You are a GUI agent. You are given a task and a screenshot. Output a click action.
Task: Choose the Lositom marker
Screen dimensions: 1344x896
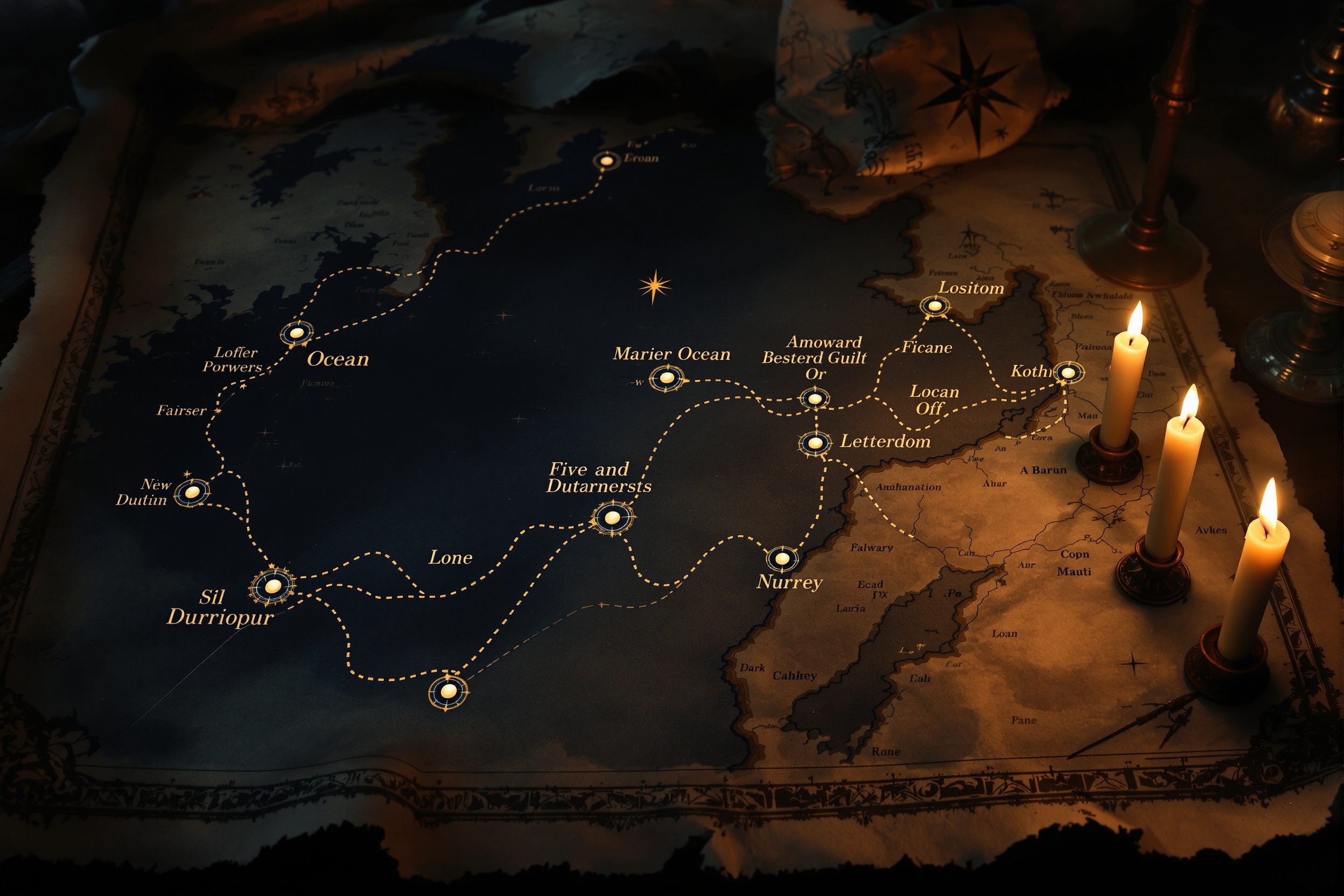(935, 306)
